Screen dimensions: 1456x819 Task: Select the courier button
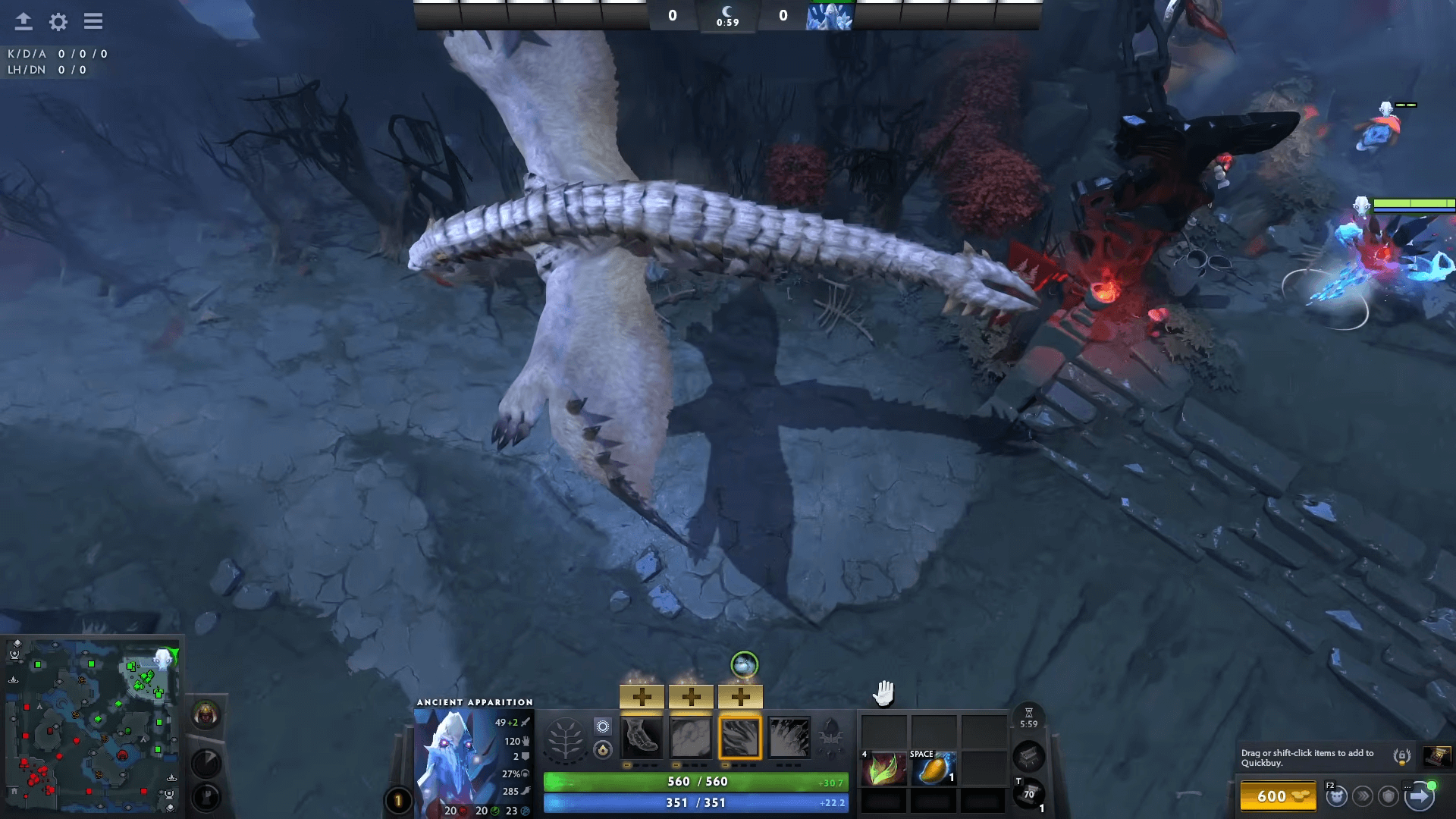point(1336,796)
